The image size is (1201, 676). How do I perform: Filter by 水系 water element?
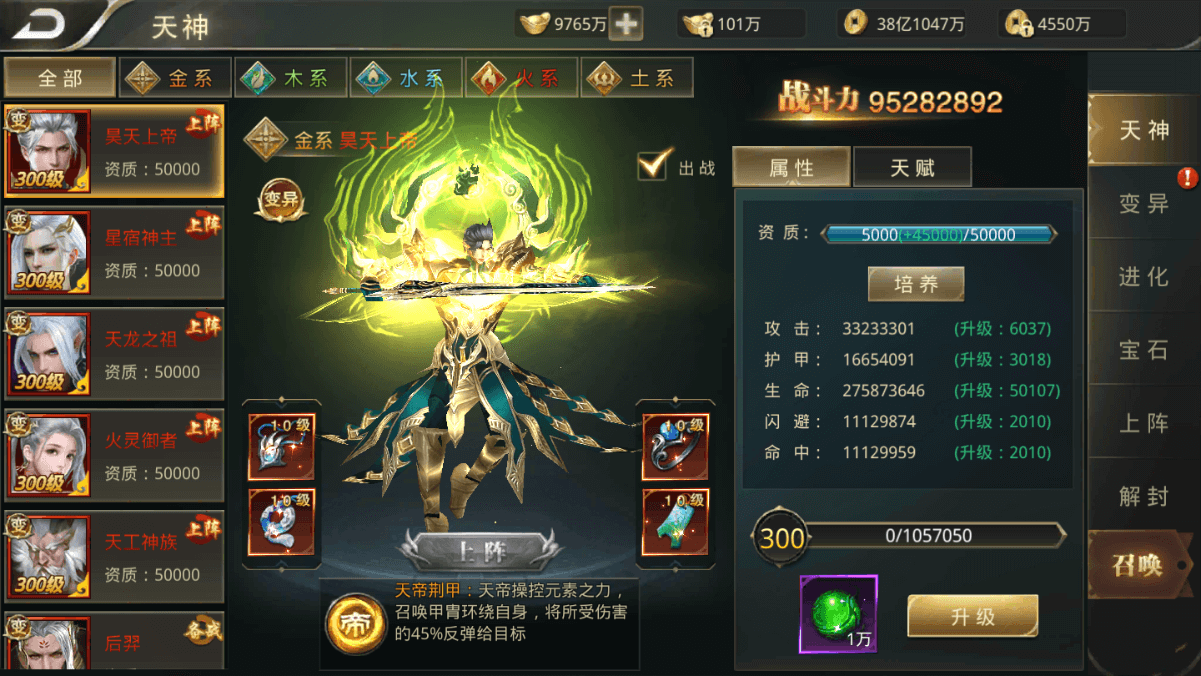[x=405, y=78]
